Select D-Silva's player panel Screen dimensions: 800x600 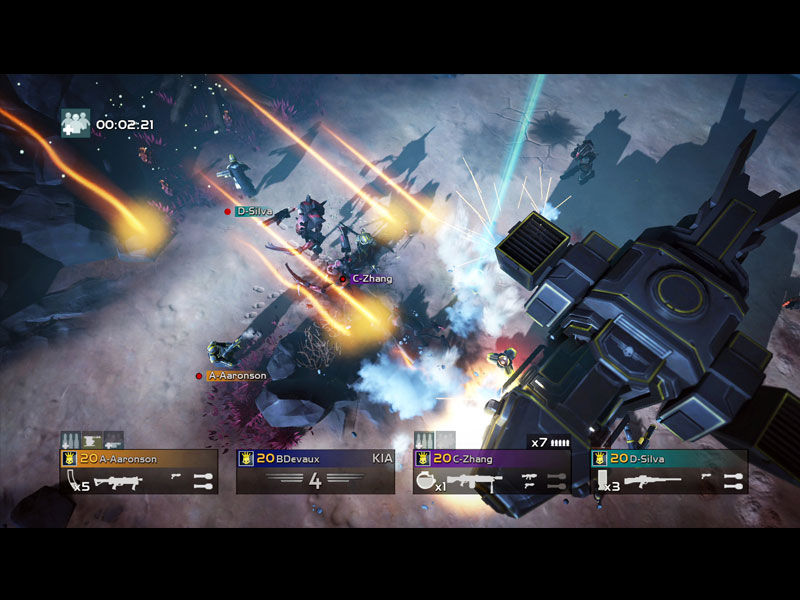[669, 471]
